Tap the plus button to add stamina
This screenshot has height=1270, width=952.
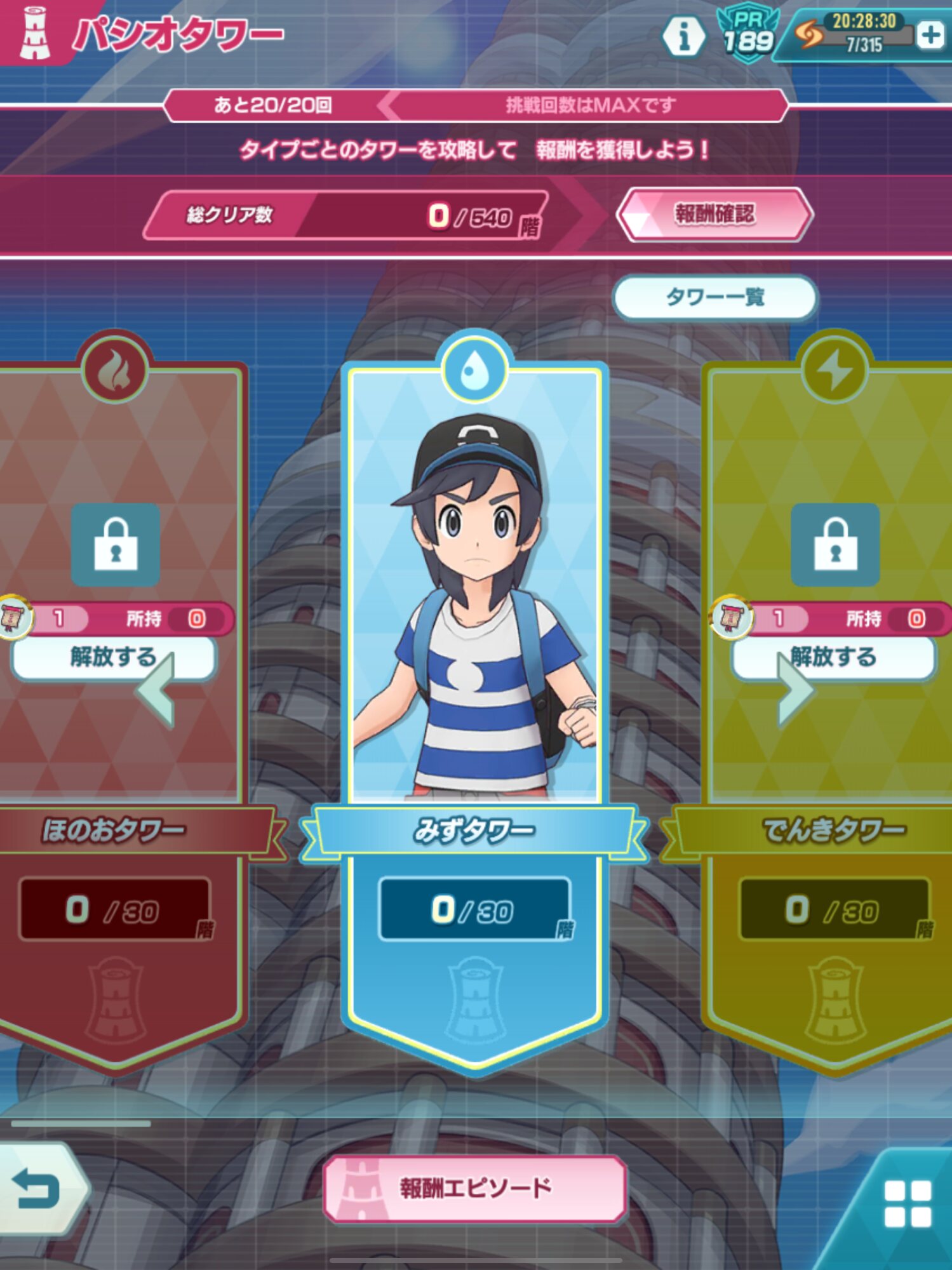pos(930,36)
